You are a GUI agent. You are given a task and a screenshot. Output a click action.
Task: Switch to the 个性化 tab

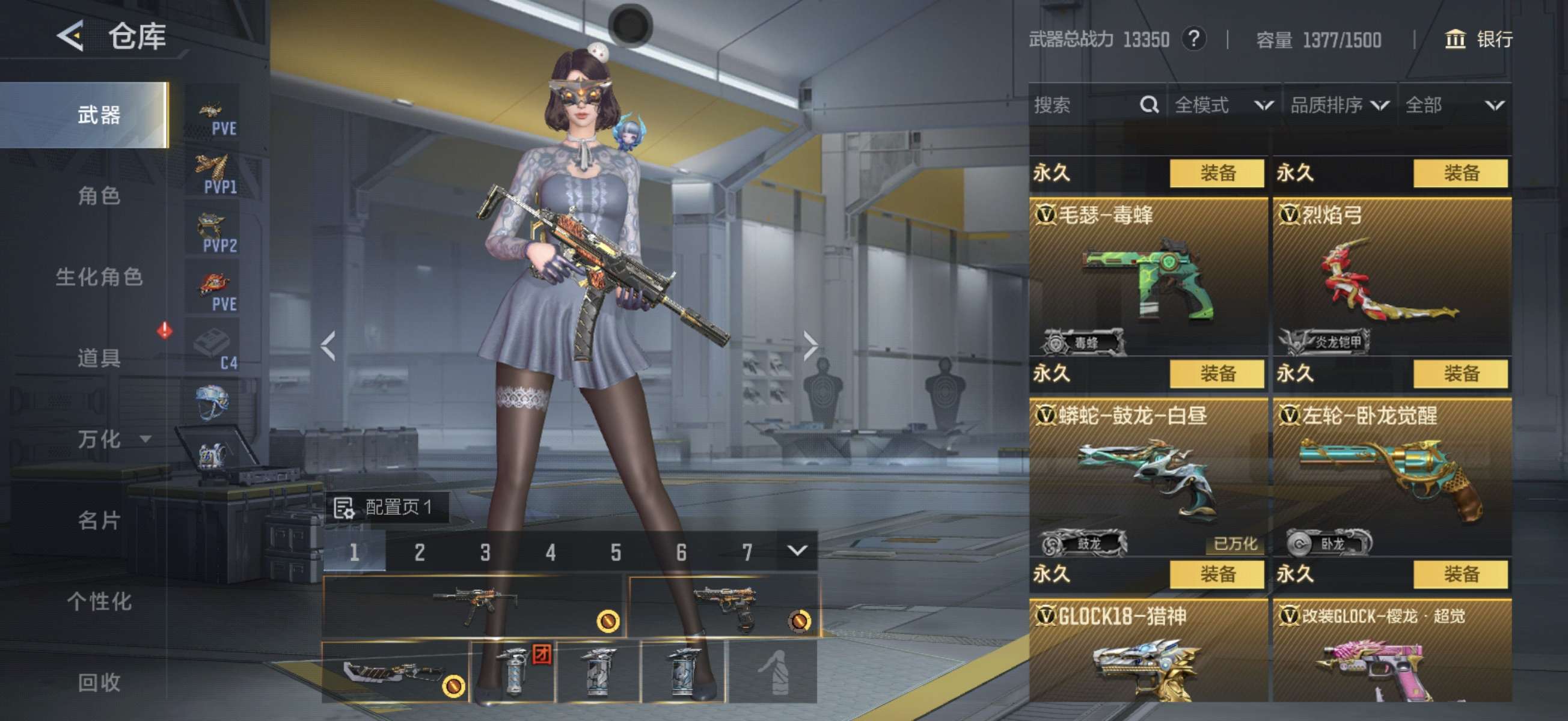(x=99, y=601)
